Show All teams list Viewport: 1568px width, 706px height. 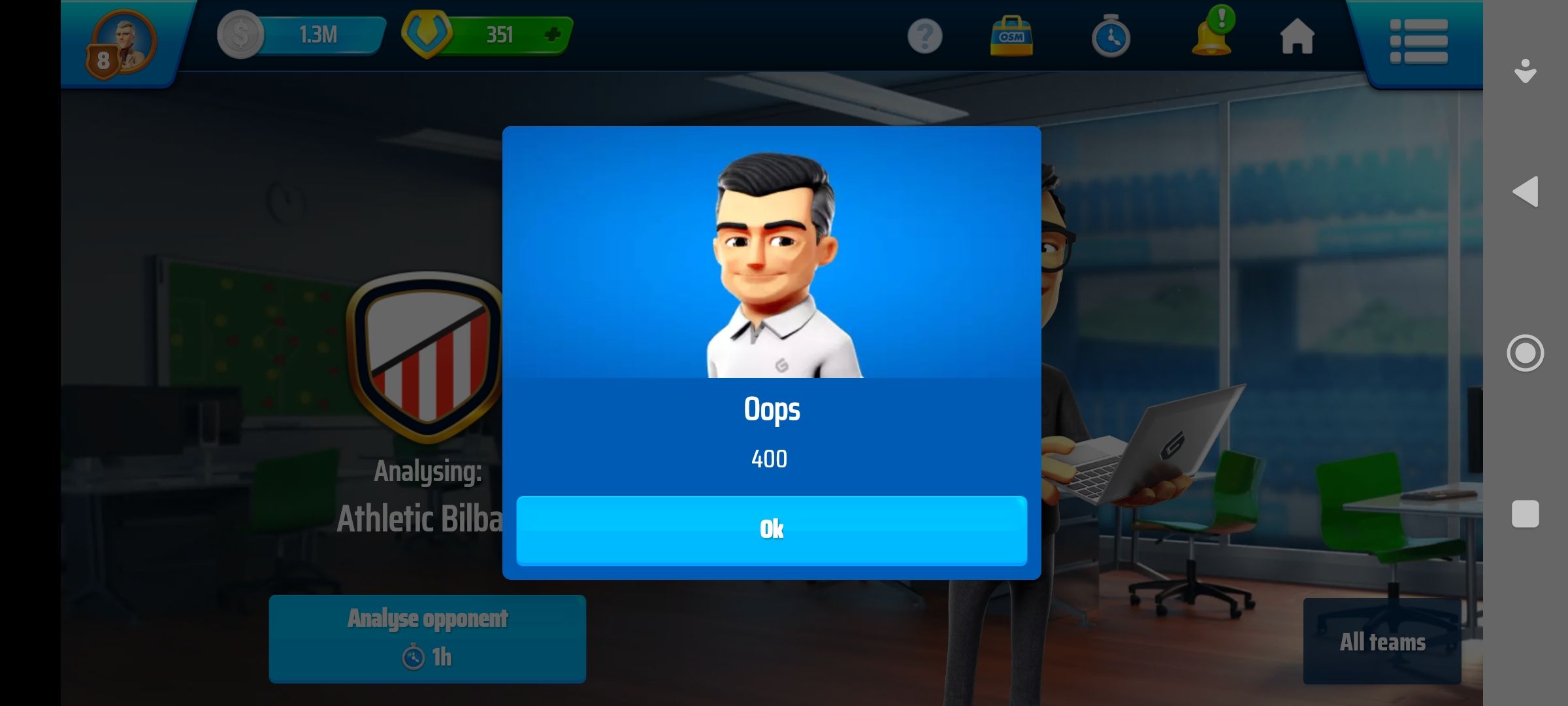pos(1382,641)
